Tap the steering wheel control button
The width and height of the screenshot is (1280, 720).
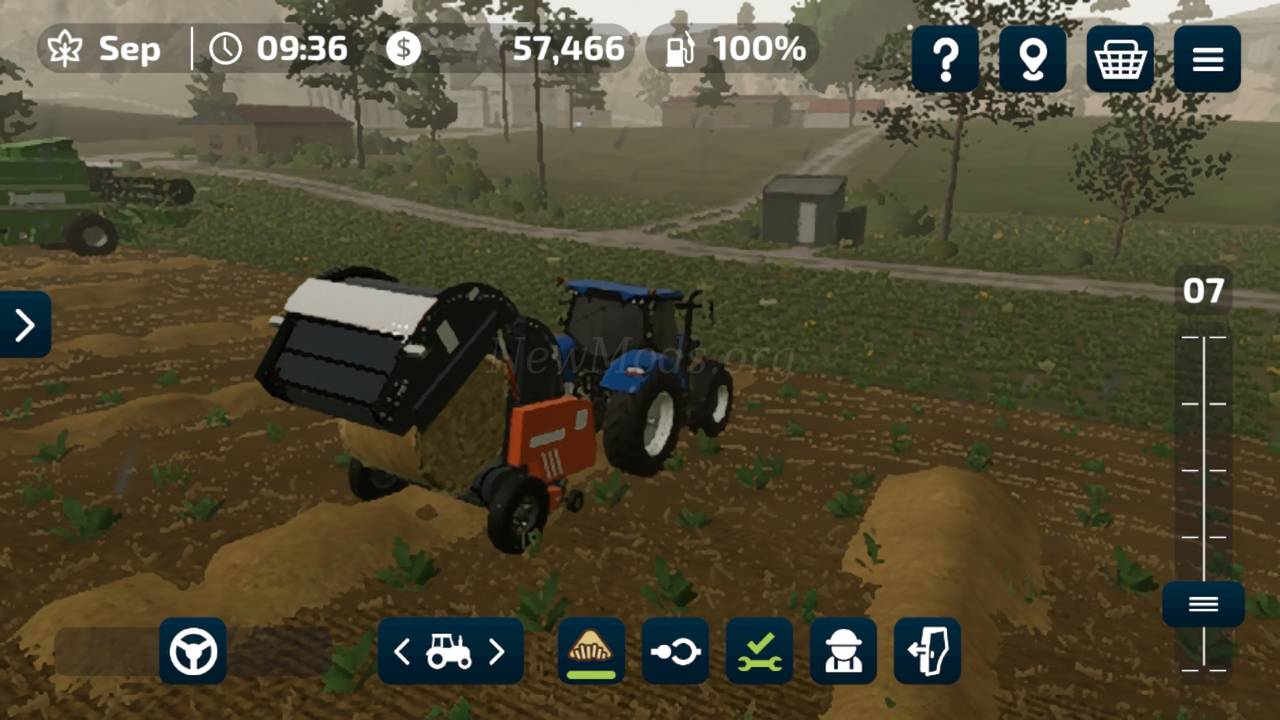tap(193, 651)
